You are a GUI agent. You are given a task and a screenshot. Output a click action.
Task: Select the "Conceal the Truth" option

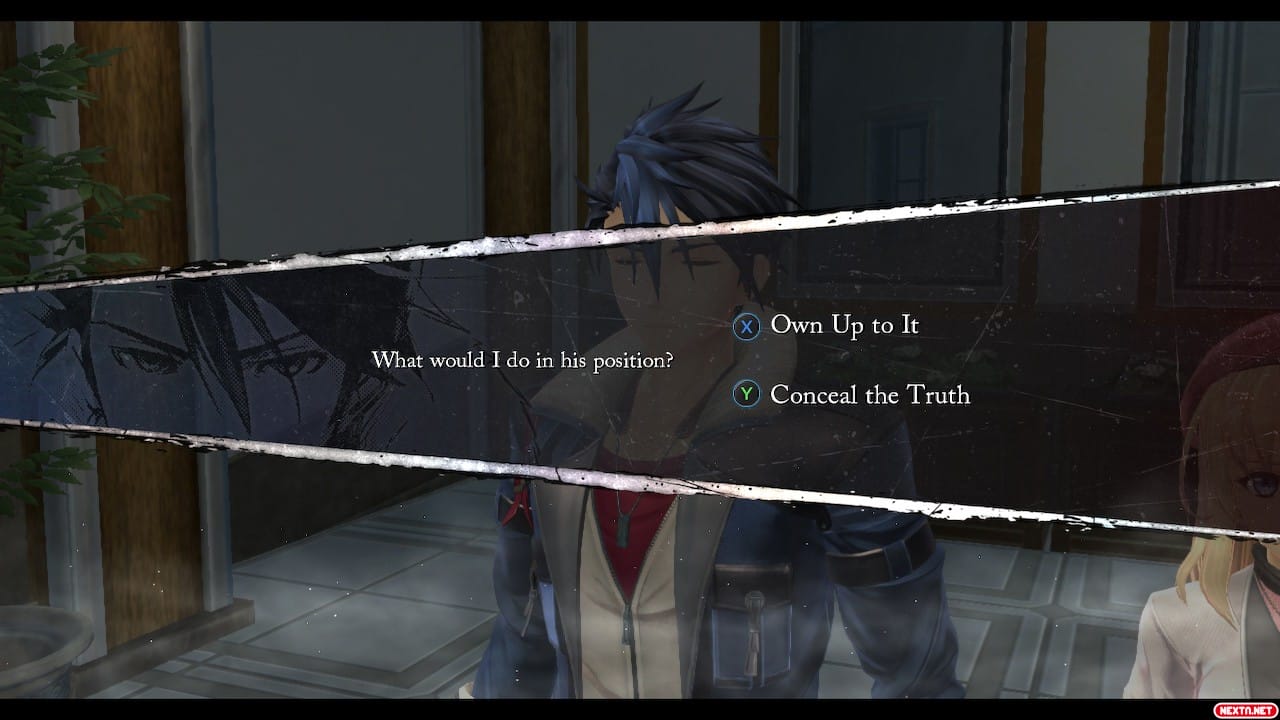pyautogui.click(x=868, y=395)
